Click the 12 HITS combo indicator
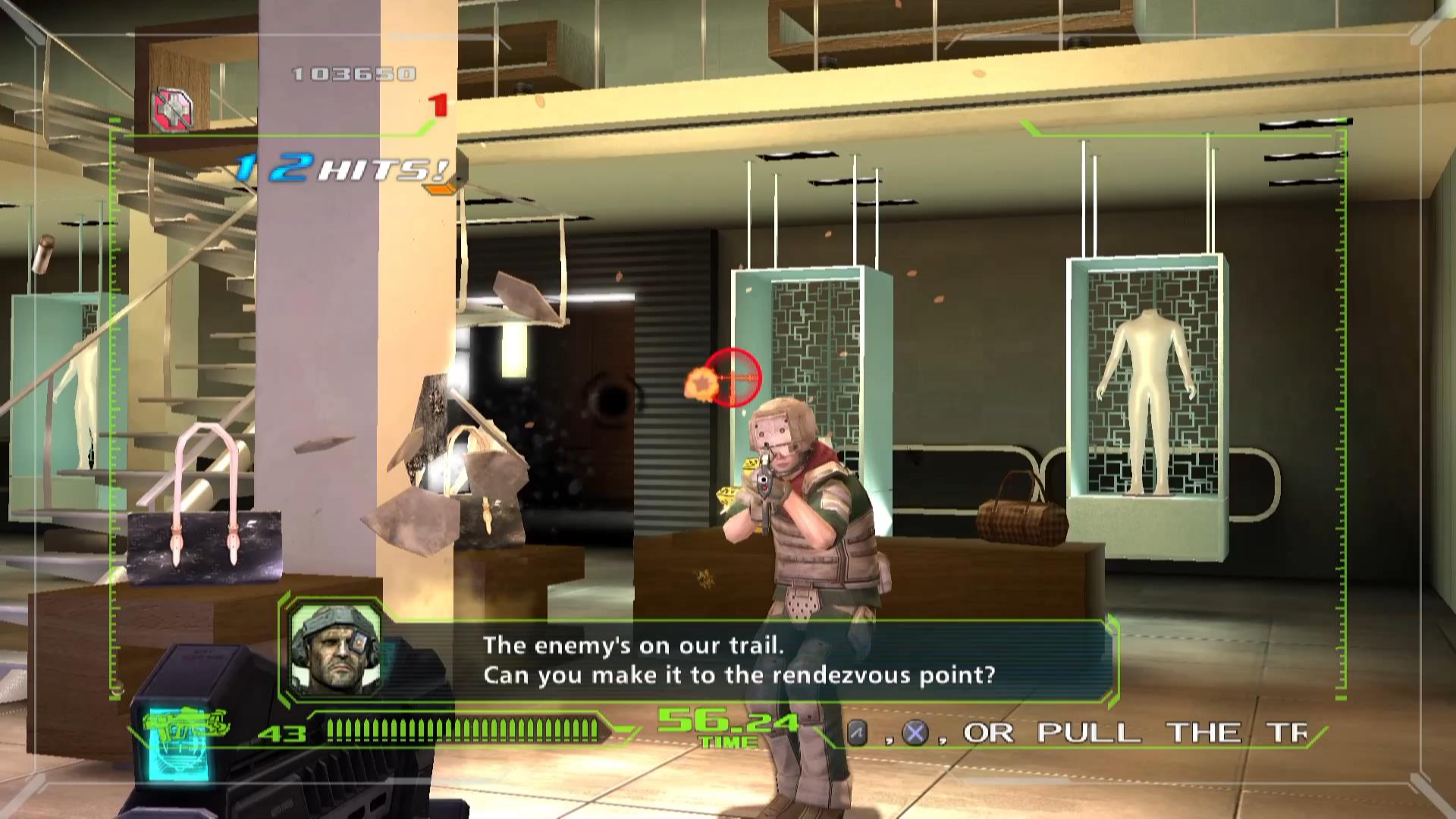Viewport: 1456px width, 819px height. [x=334, y=167]
